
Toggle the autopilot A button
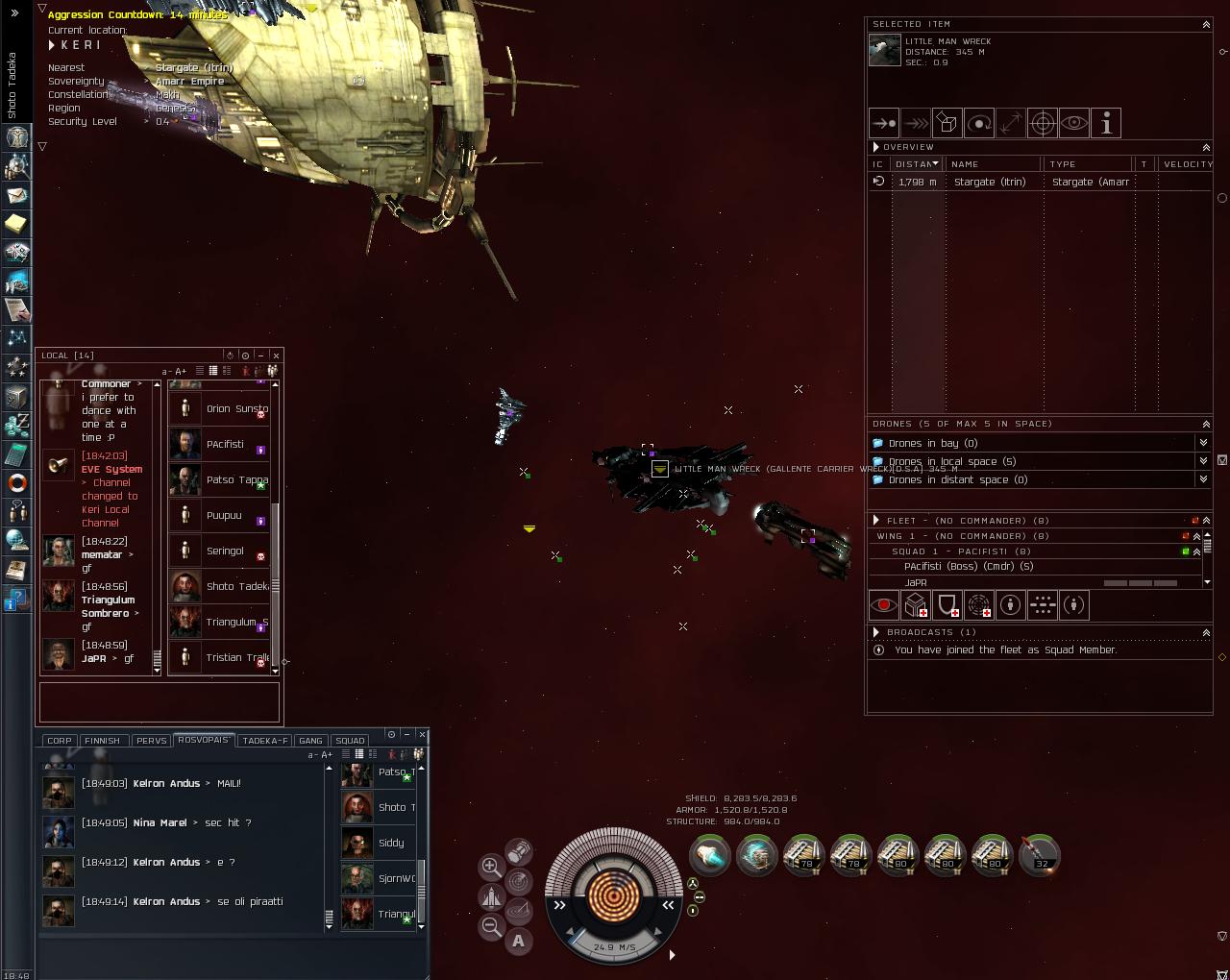(x=519, y=941)
